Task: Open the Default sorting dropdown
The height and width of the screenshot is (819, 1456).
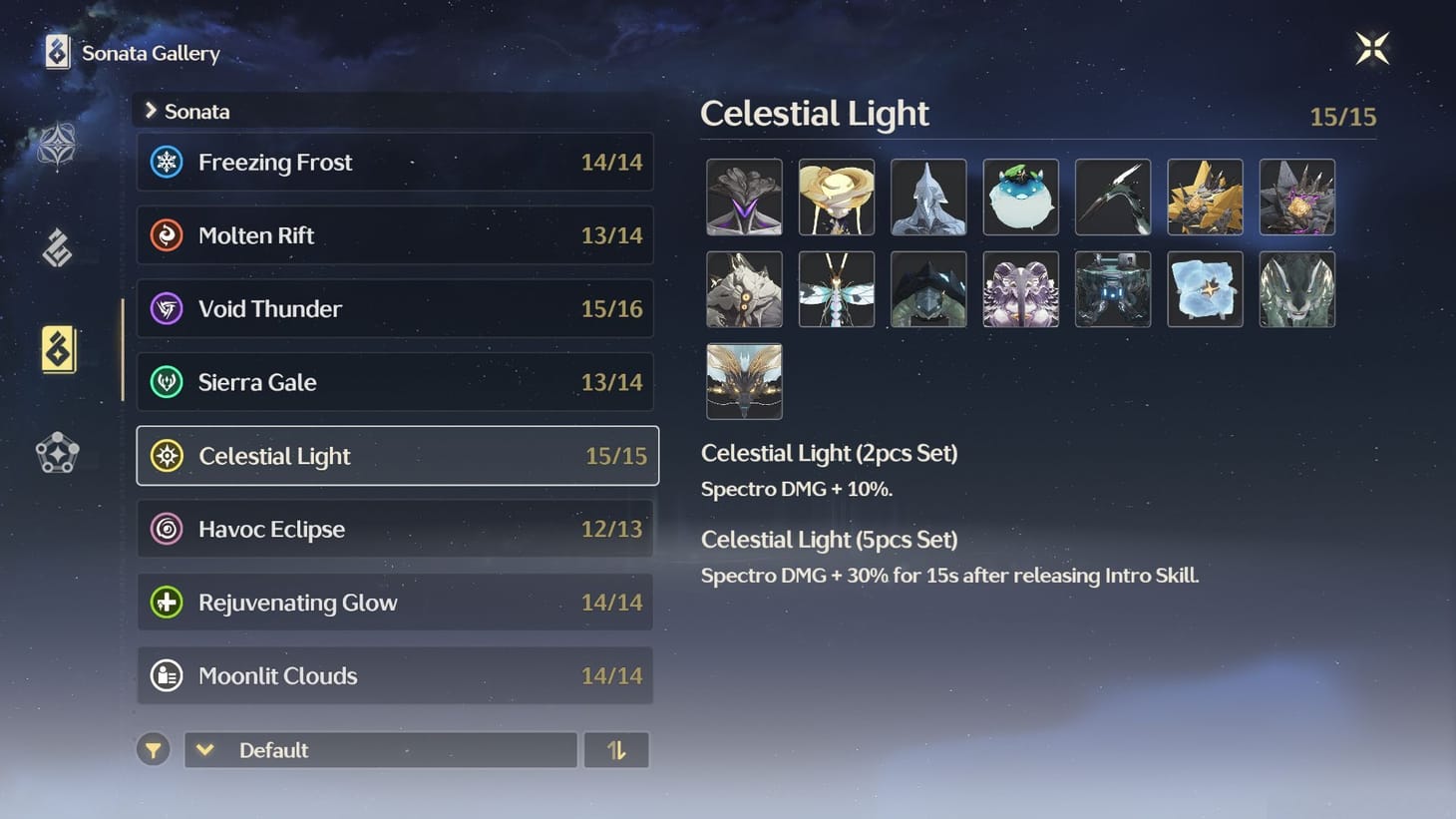Action: pos(379,749)
